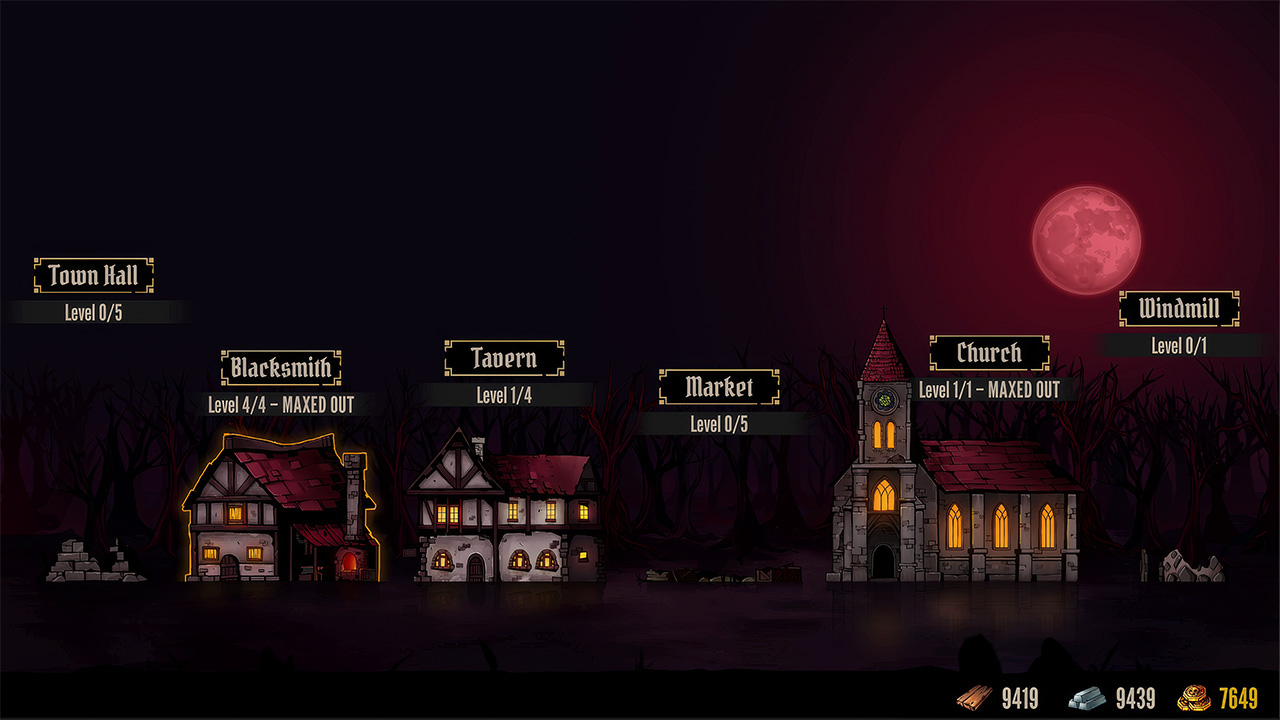The image size is (1280, 720).
Task: Click the Level 1/4 label under Tavern
Action: (x=502, y=393)
